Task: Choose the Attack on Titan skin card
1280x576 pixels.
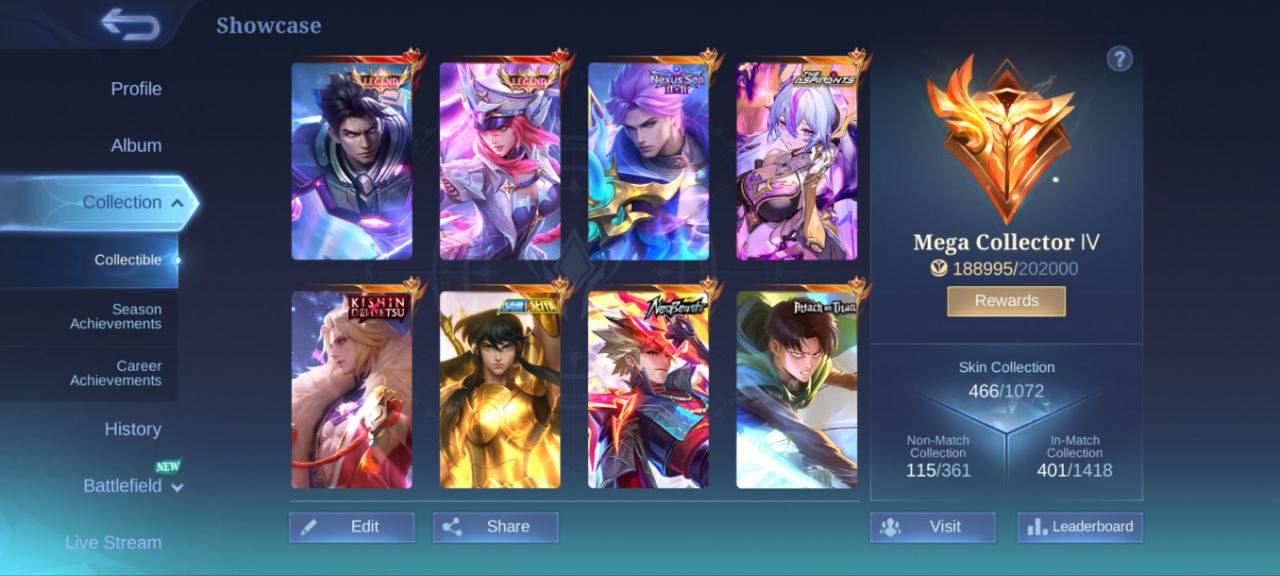Action: tap(797, 390)
